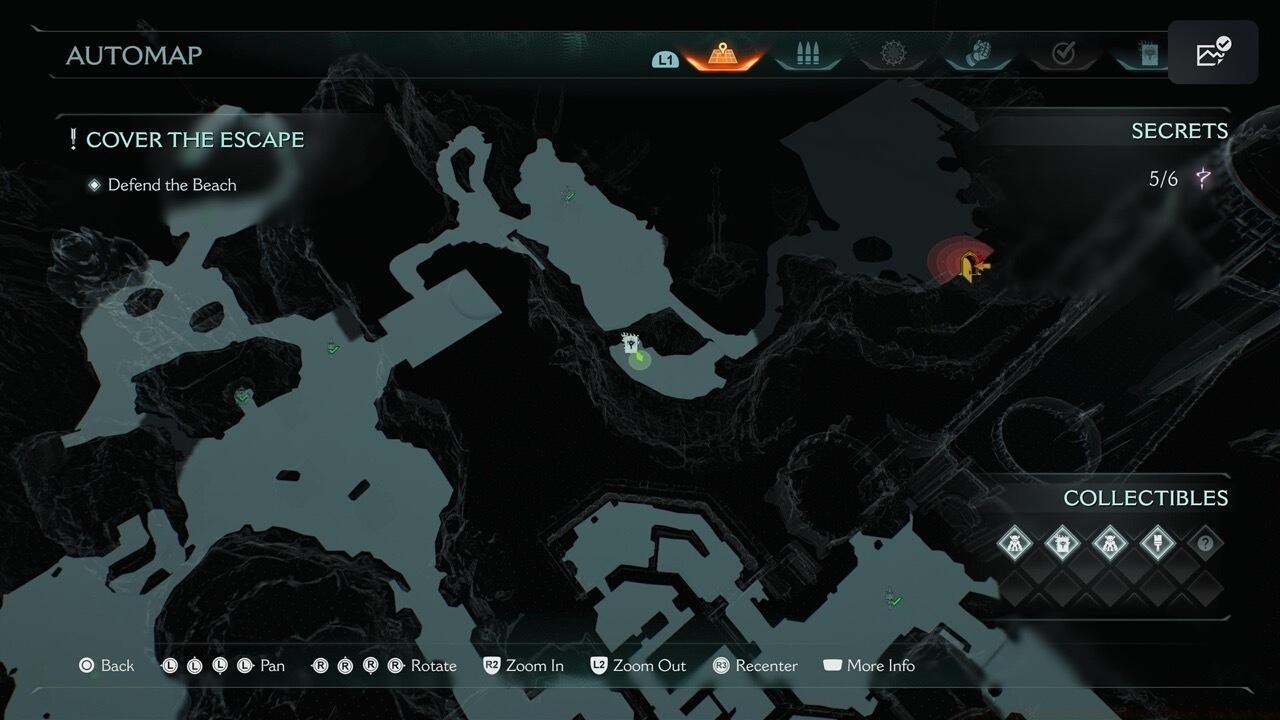The height and width of the screenshot is (720, 1280).
Task: Open the shield saw tab
Action: coord(891,55)
